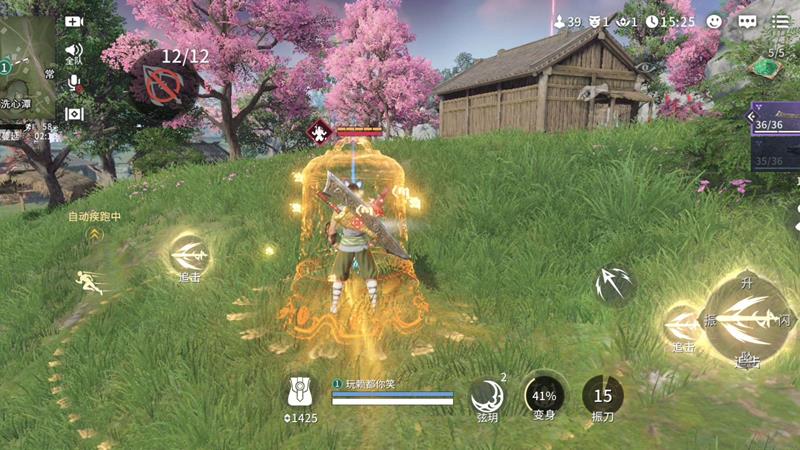Use the 弦明 moon skill

coord(487,394)
